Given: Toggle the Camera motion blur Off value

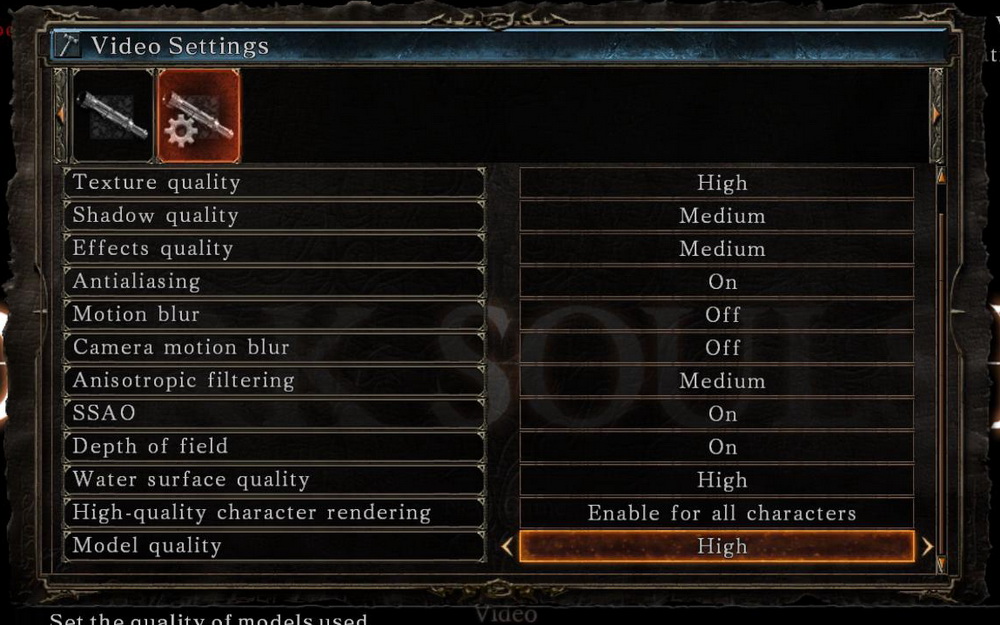Looking at the screenshot, I should 716,348.
